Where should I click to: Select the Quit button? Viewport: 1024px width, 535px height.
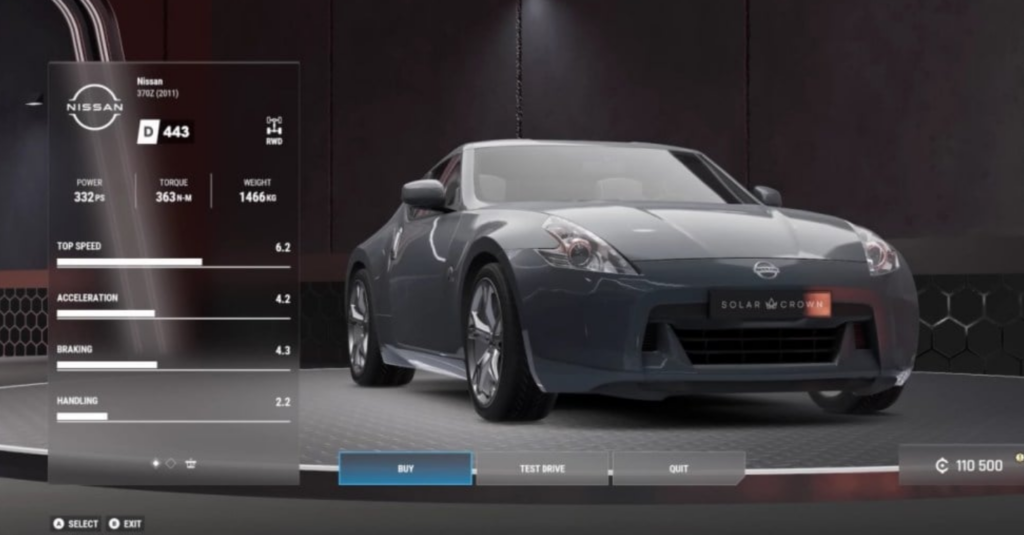point(679,468)
